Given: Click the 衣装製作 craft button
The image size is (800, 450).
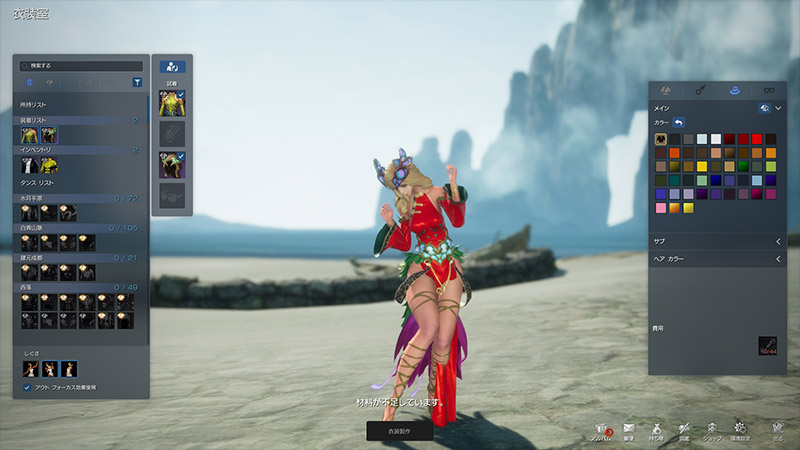Looking at the screenshot, I should point(399,430).
